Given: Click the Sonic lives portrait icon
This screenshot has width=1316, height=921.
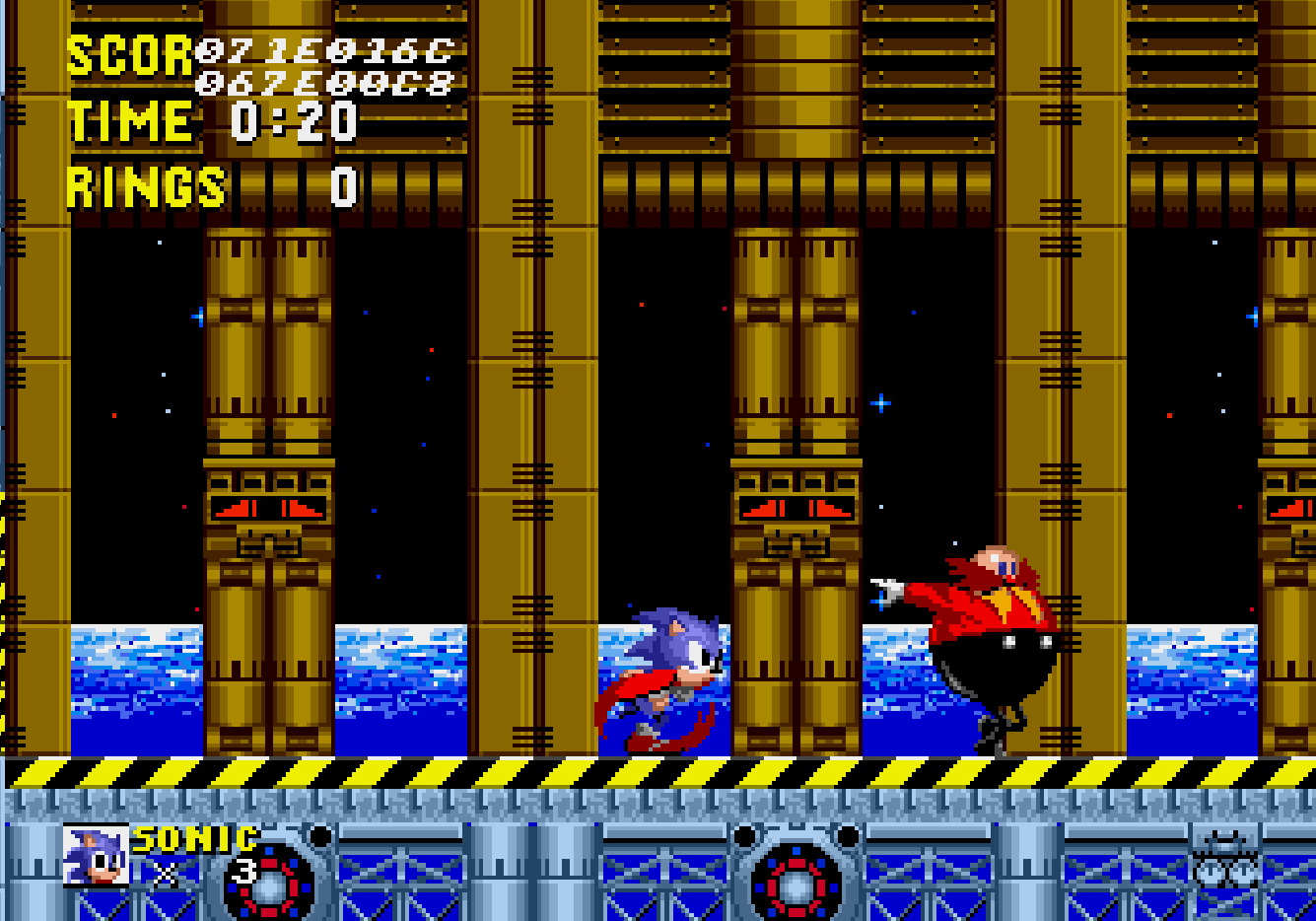Looking at the screenshot, I should (x=96, y=855).
